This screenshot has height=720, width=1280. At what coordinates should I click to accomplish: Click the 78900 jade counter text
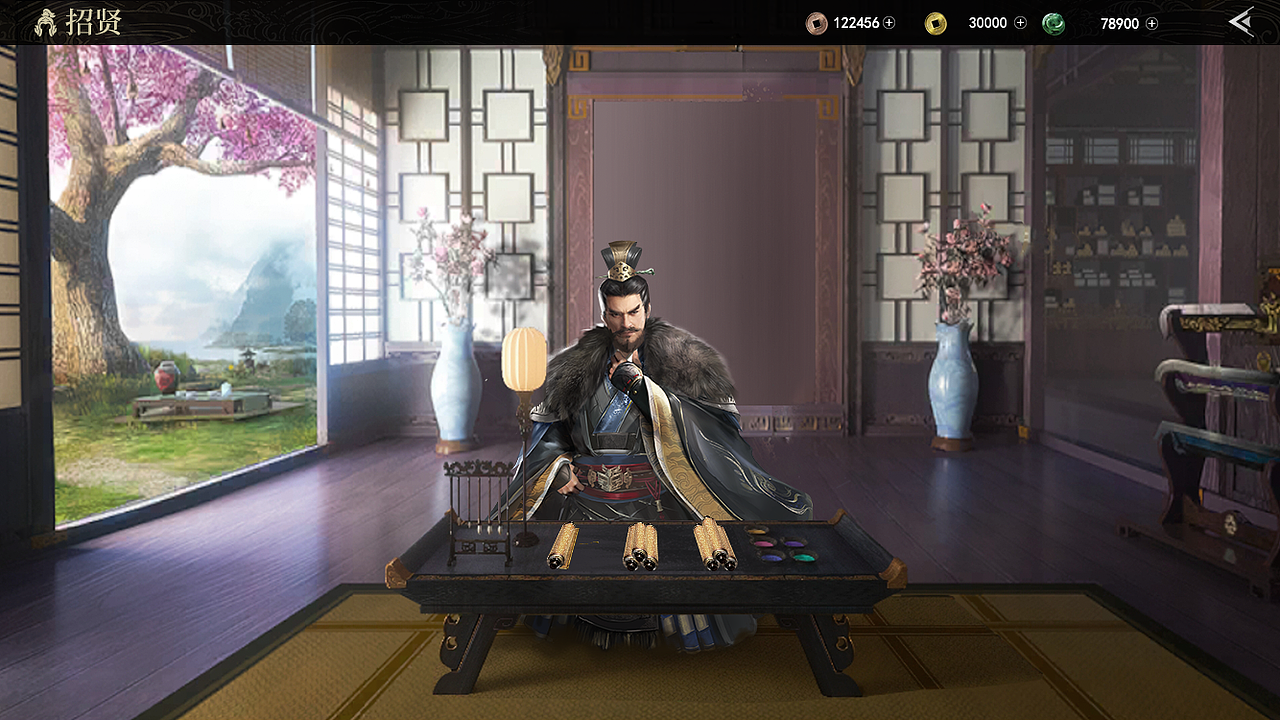1121,22
